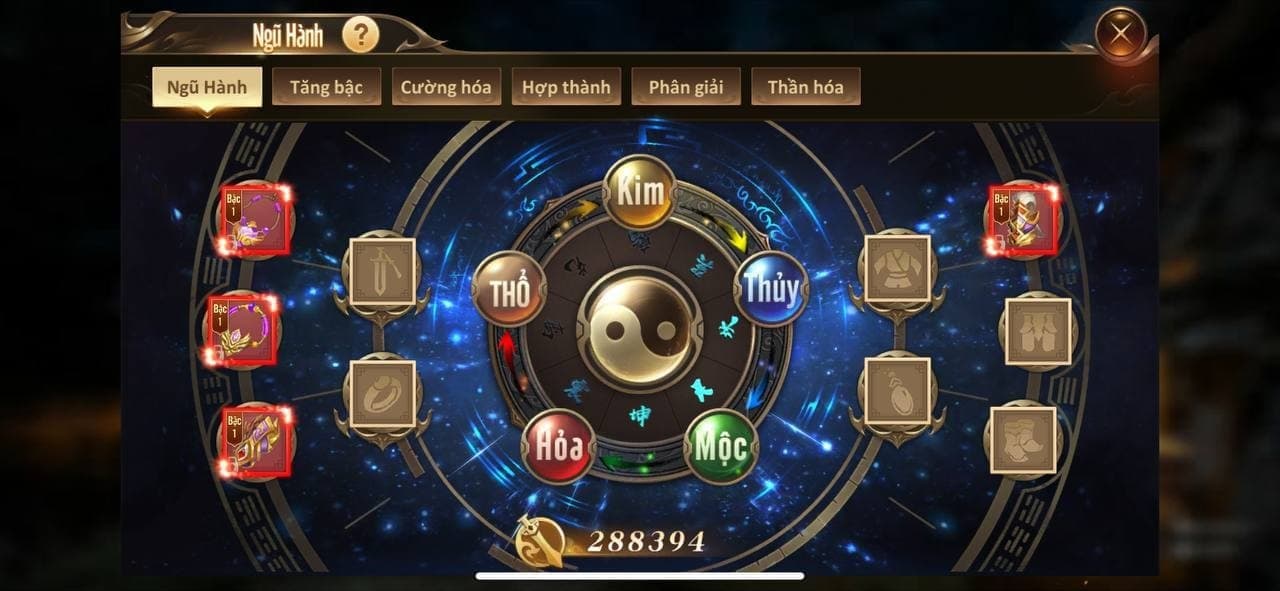Switch to the Ngũ Hành tab
Viewport: 1280px width, 591px height.
click(x=207, y=87)
